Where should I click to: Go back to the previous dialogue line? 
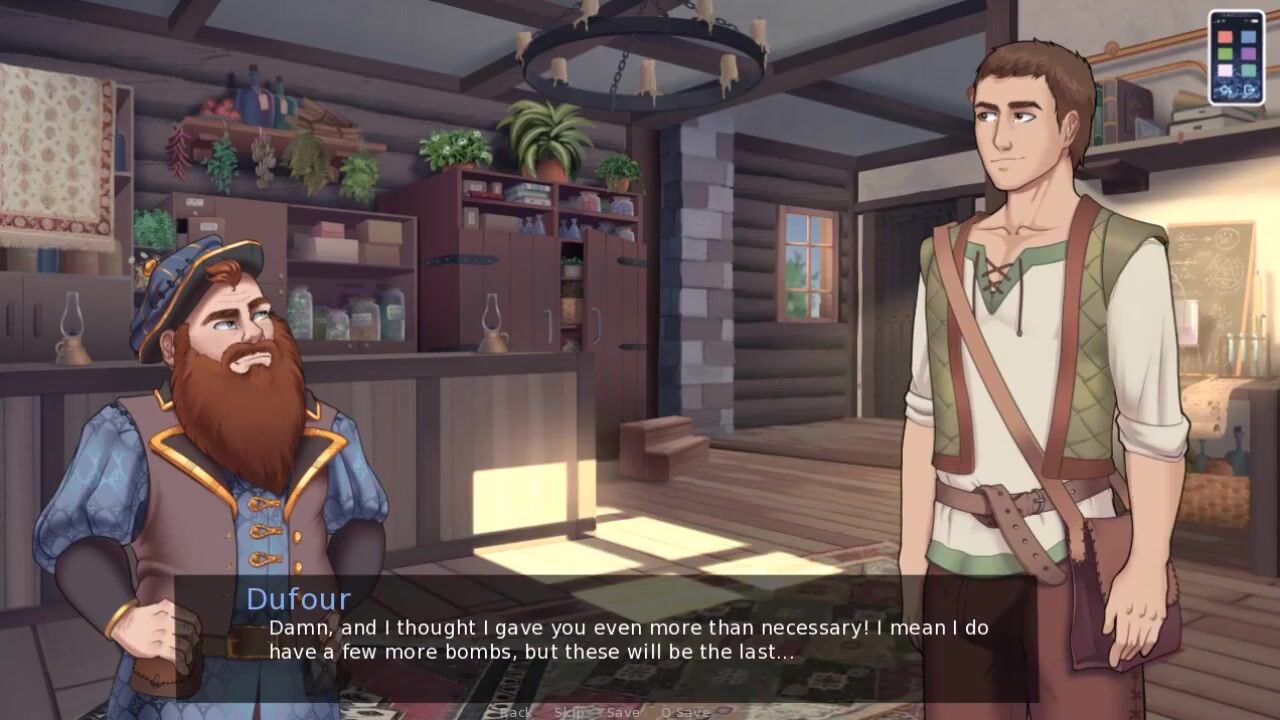(515, 712)
